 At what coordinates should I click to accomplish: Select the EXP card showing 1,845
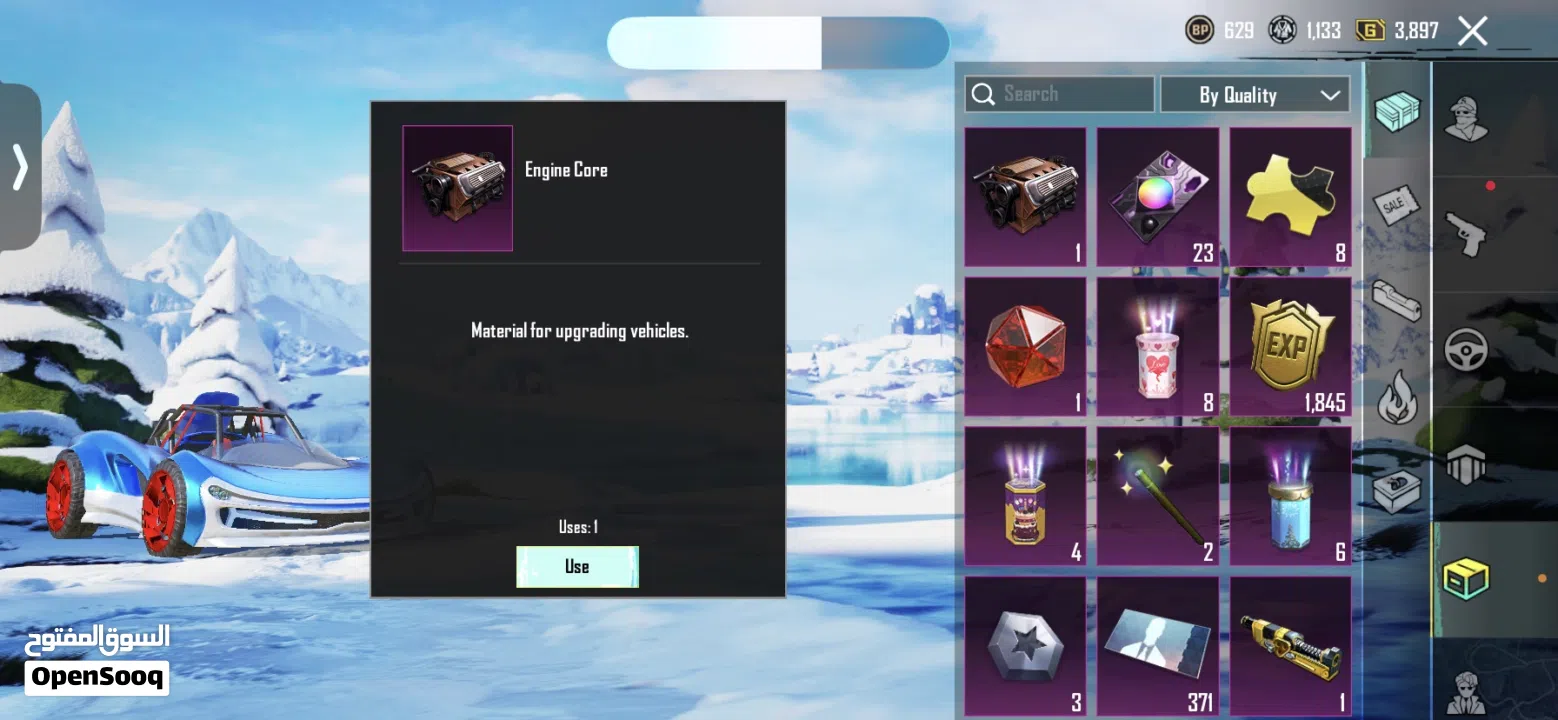[1290, 347]
